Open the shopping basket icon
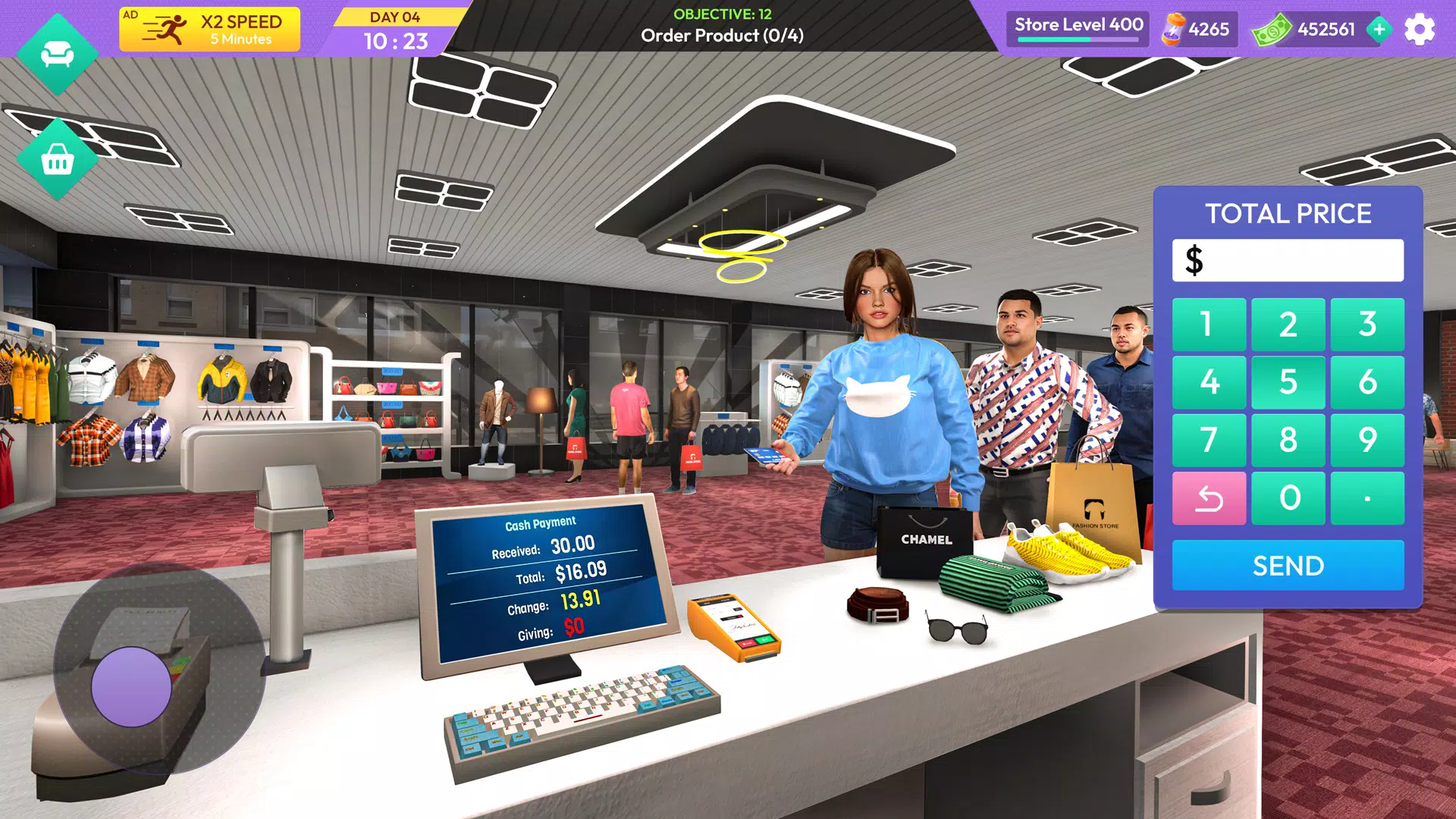1456x819 pixels. pyautogui.click(x=57, y=159)
